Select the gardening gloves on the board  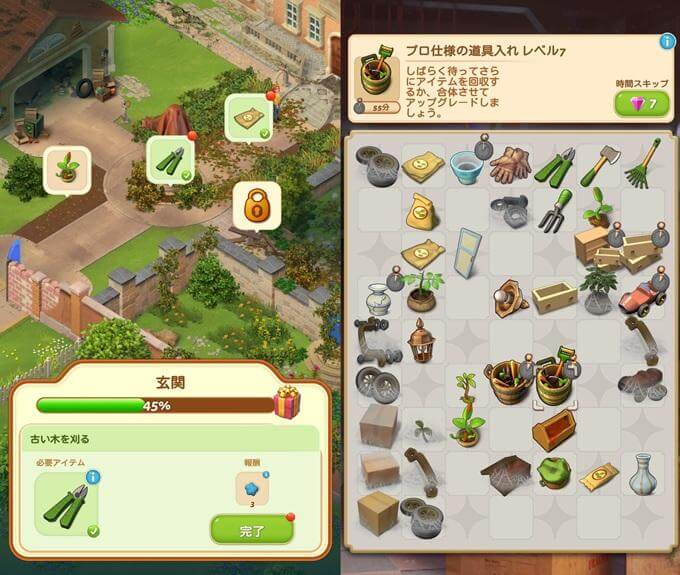click(509, 164)
